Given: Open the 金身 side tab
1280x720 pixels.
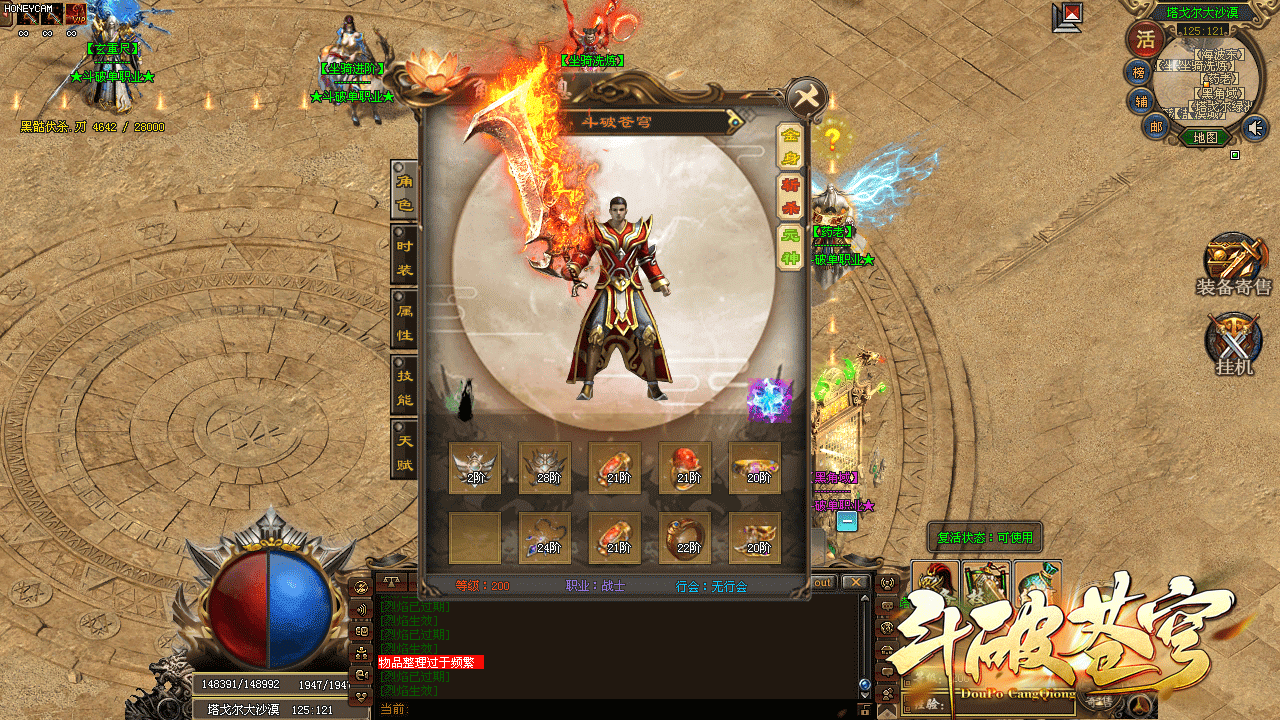Looking at the screenshot, I should click(x=790, y=146).
